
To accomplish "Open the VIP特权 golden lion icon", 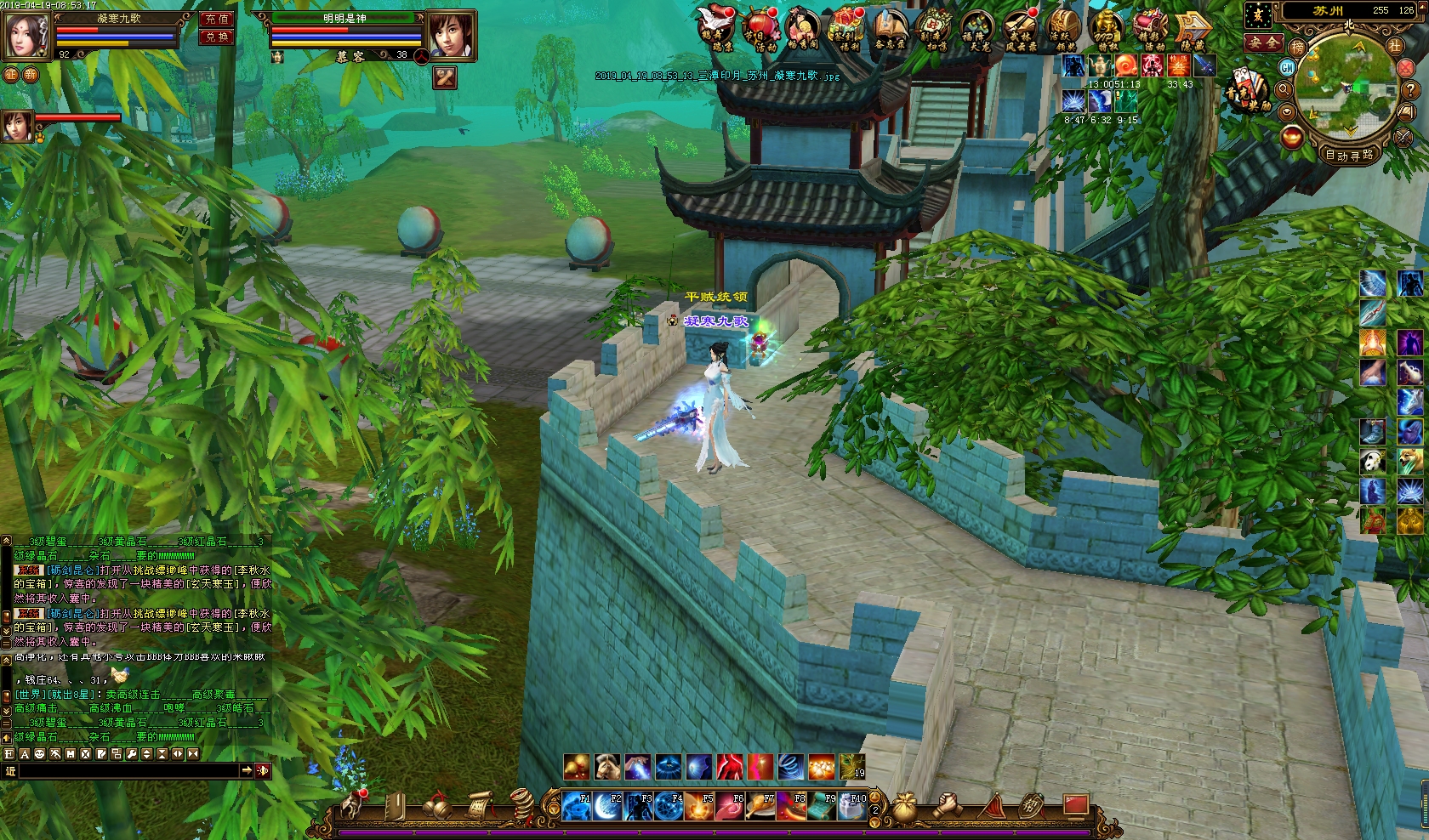I will point(1105,30).
